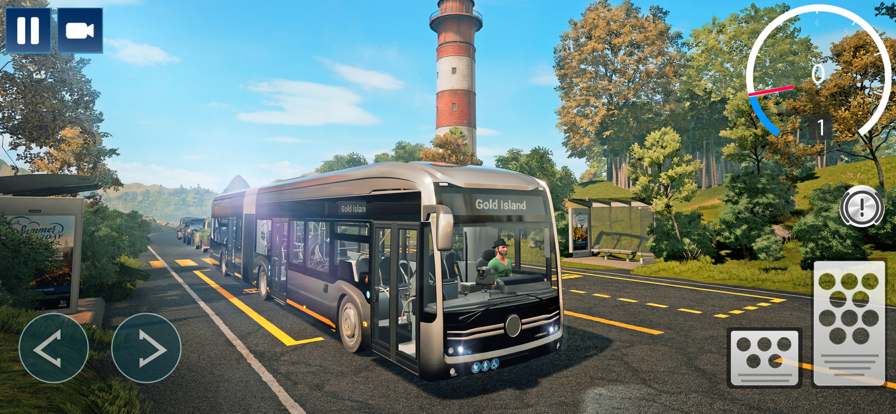This screenshot has height=414, width=896.
Task: Switch the camera view
Action: click(x=80, y=30)
